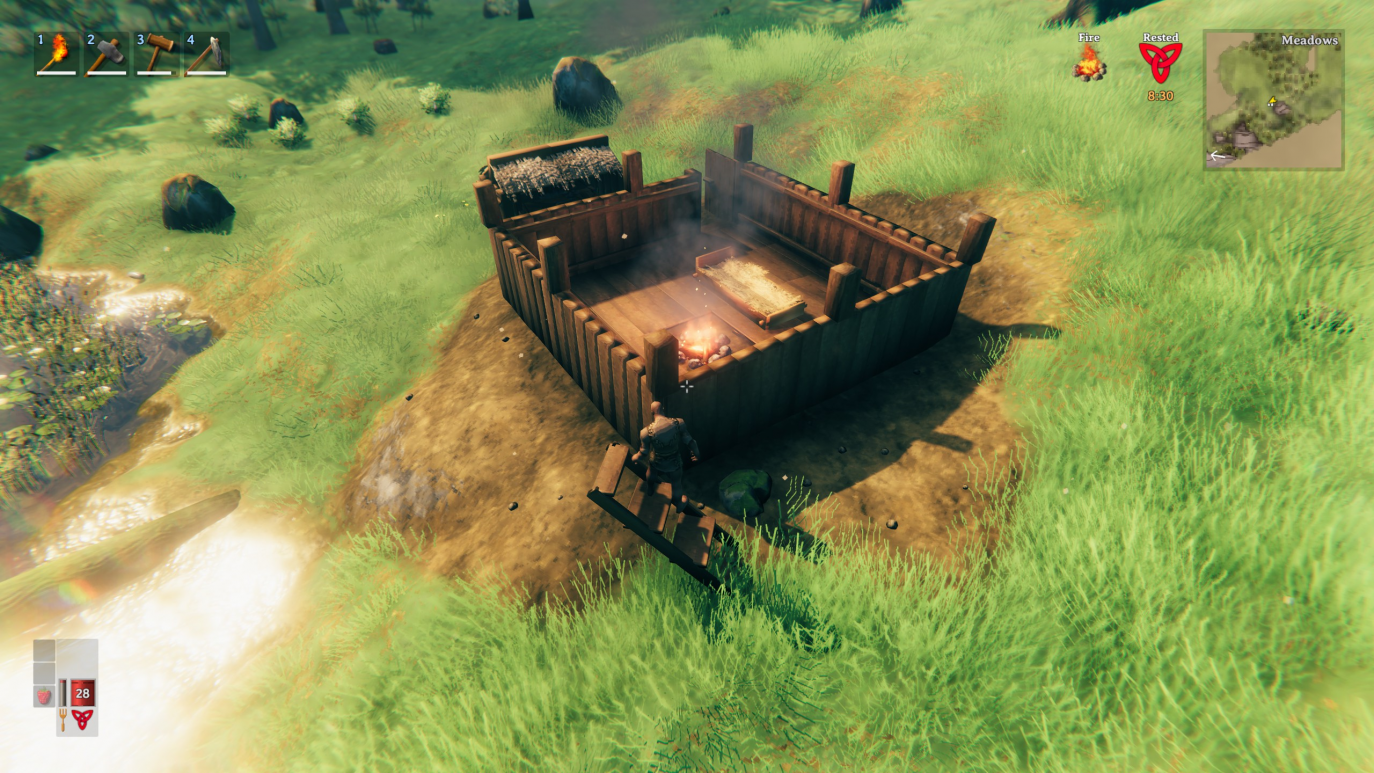Click the top empty food slot
This screenshot has width=1374, height=773.
pos(44,650)
